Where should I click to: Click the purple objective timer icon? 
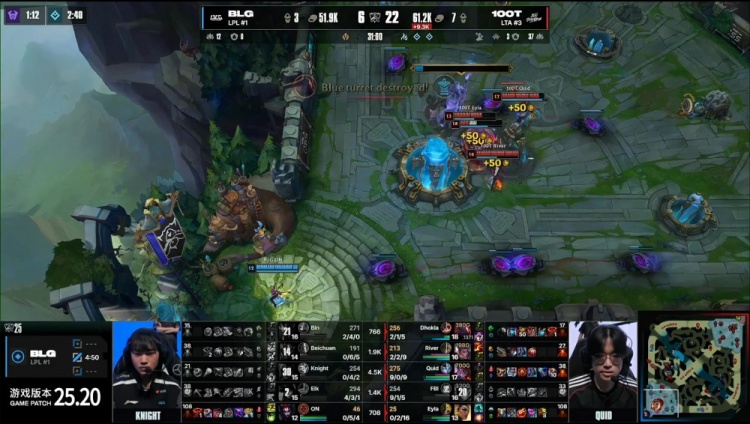click(11, 15)
